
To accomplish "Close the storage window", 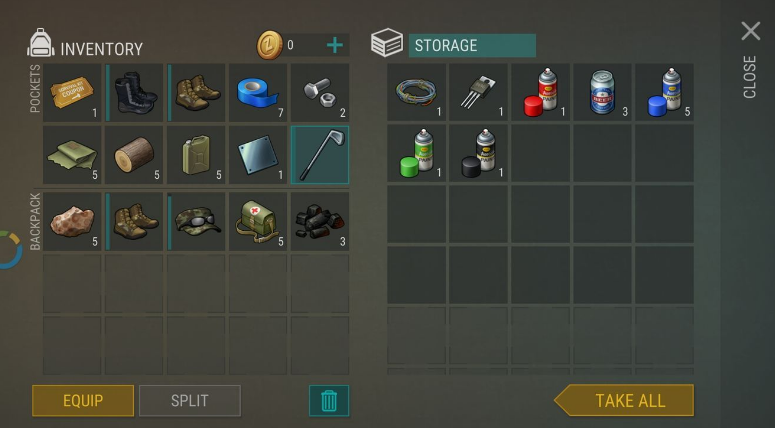I will (x=750, y=32).
